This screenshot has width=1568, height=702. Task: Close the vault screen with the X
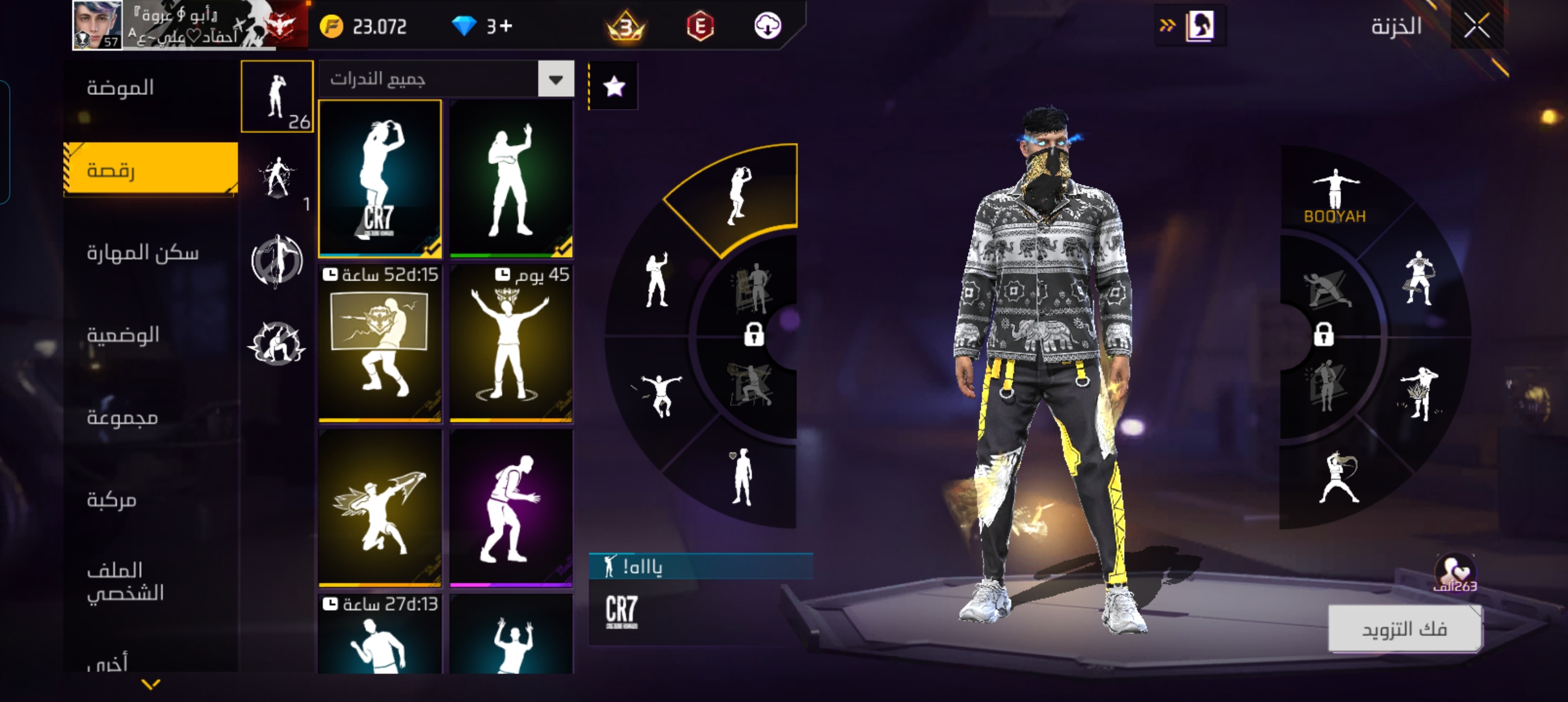[1476, 27]
